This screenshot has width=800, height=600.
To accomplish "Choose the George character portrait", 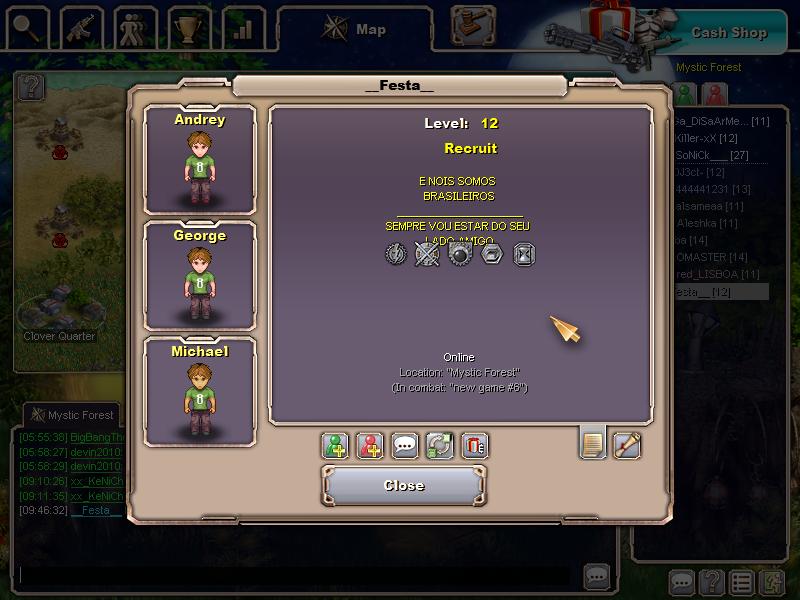I will pos(200,276).
